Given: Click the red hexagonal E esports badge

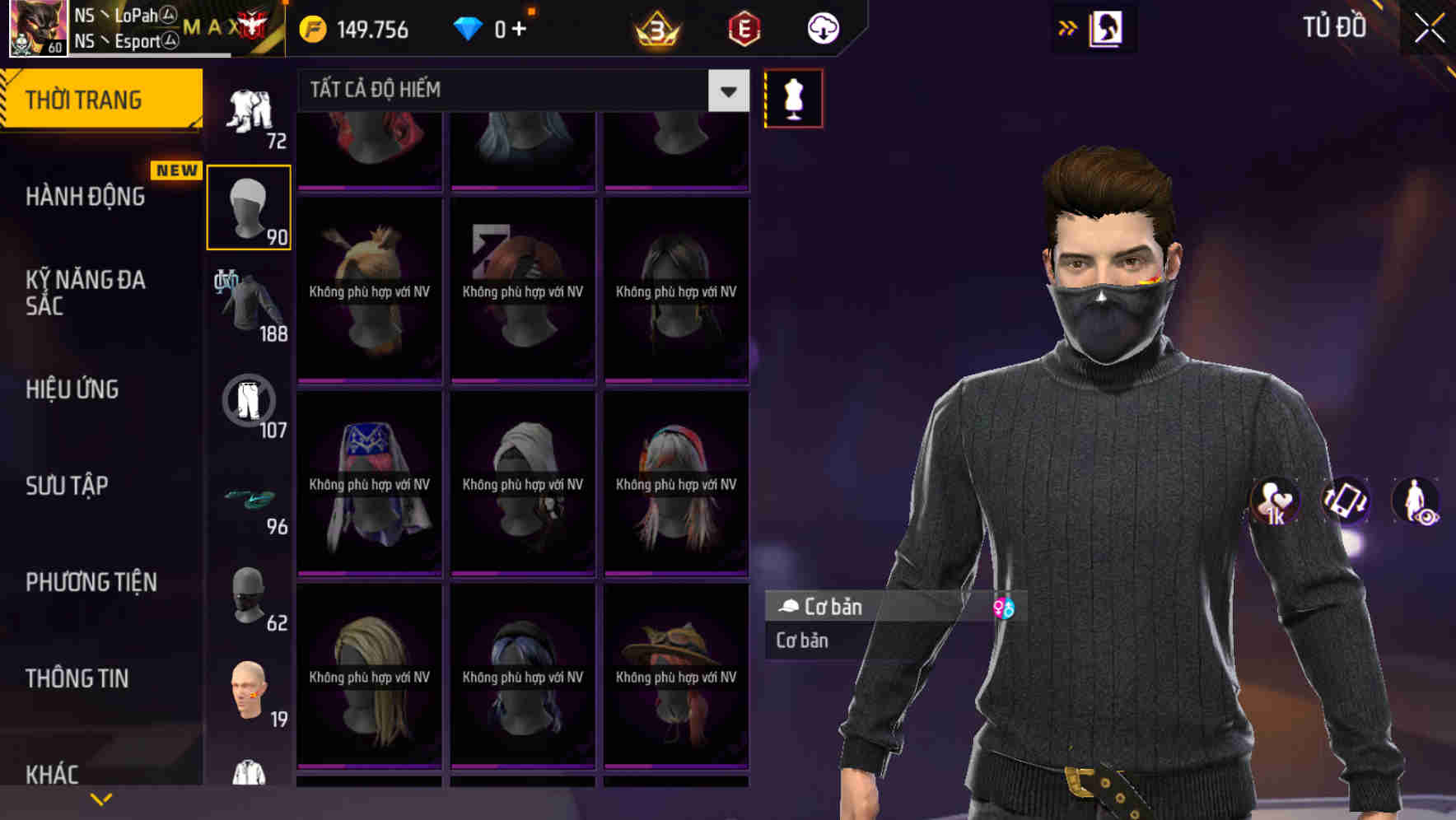Looking at the screenshot, I should (x=742, y=29).
